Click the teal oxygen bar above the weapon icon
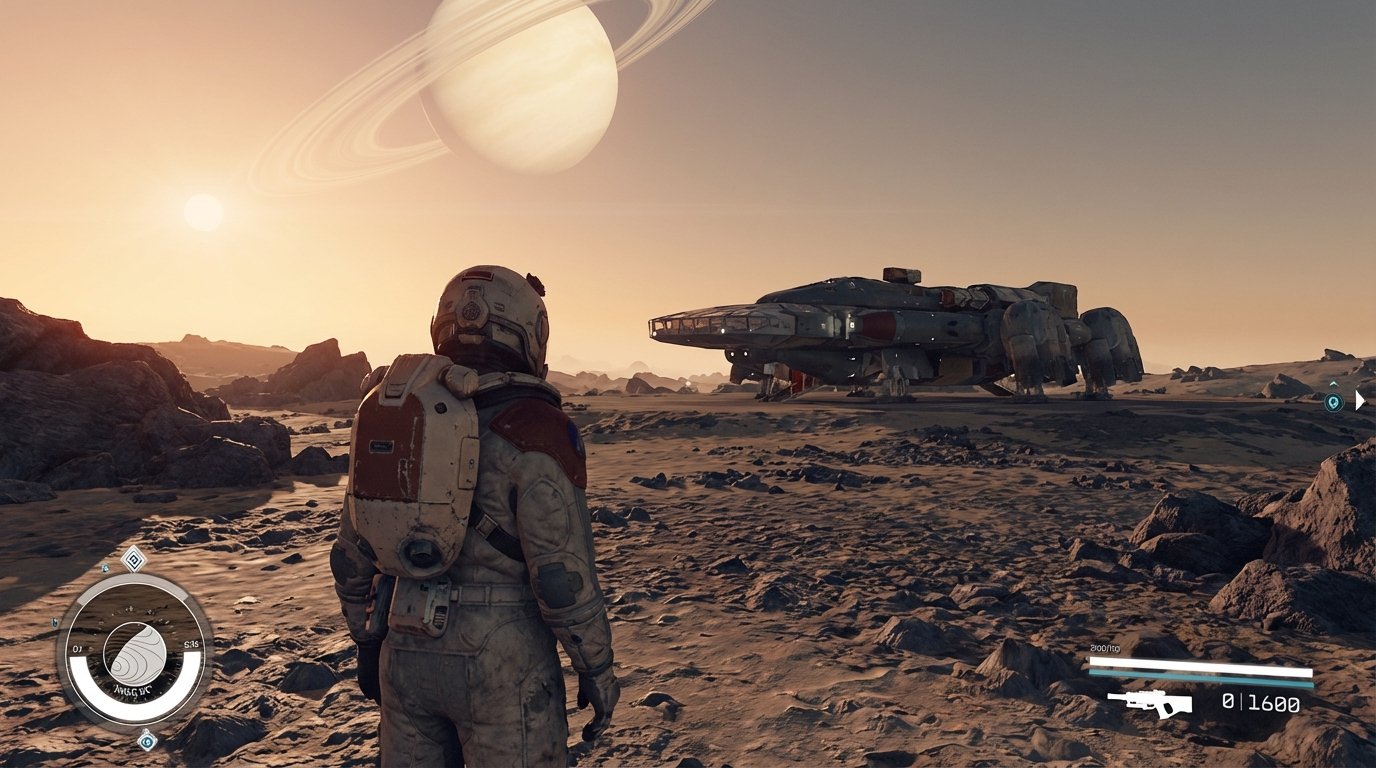Screen dimensions: 1376x768 pyautogui.click(x=1200, y=677)
